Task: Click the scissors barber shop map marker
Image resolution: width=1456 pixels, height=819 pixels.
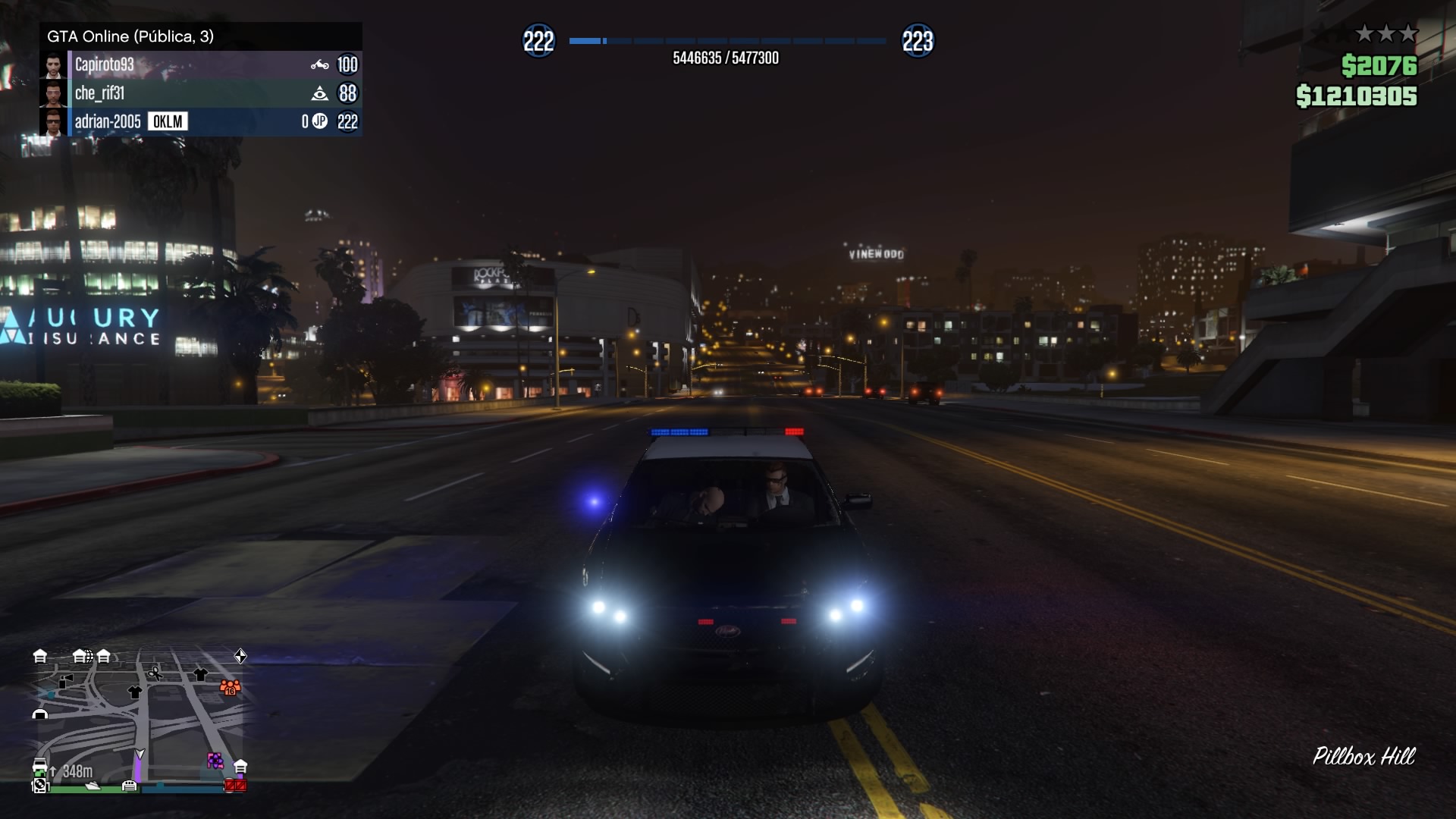Action: pos(155,673)
